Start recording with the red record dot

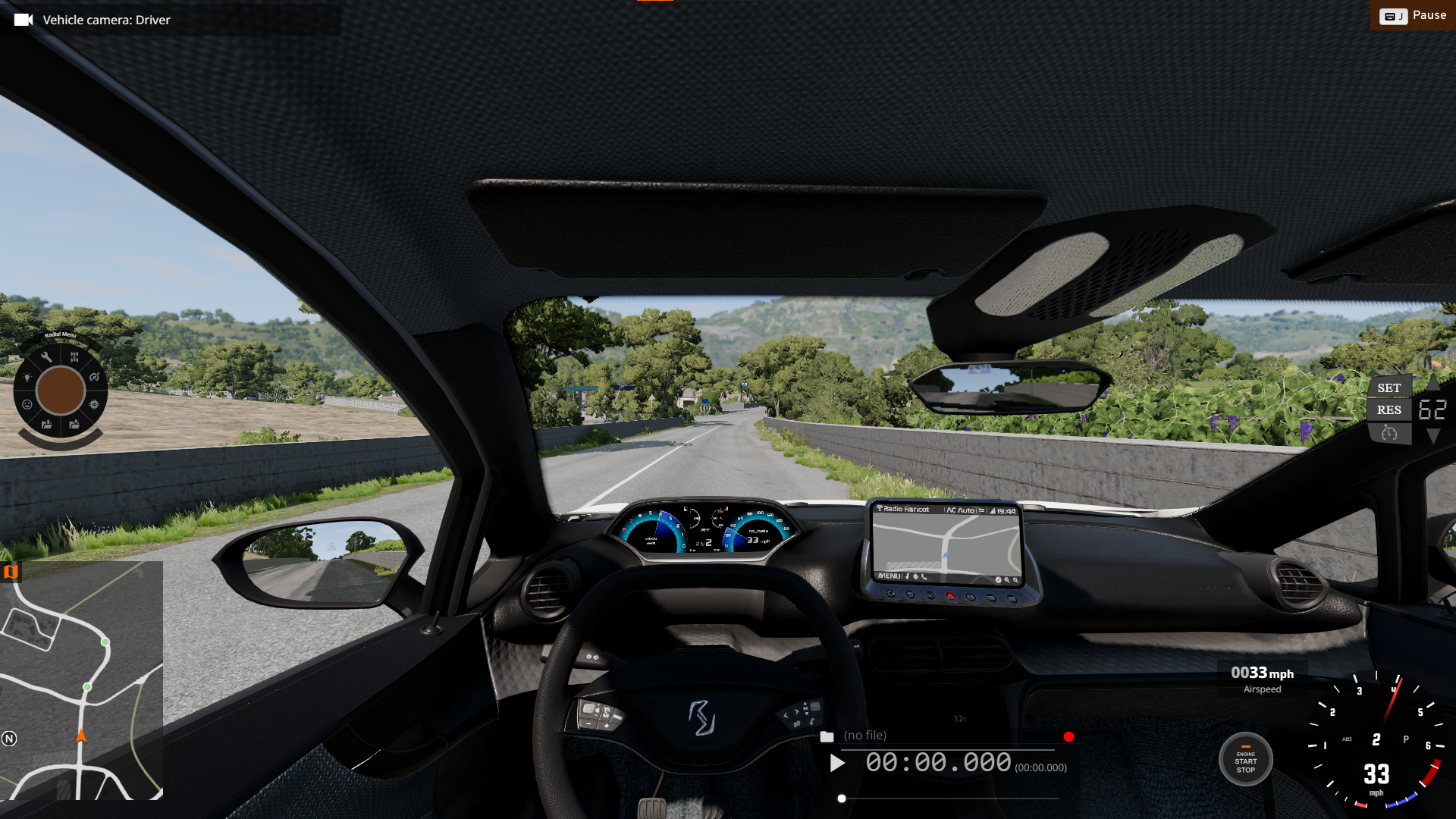point(1068,736)
